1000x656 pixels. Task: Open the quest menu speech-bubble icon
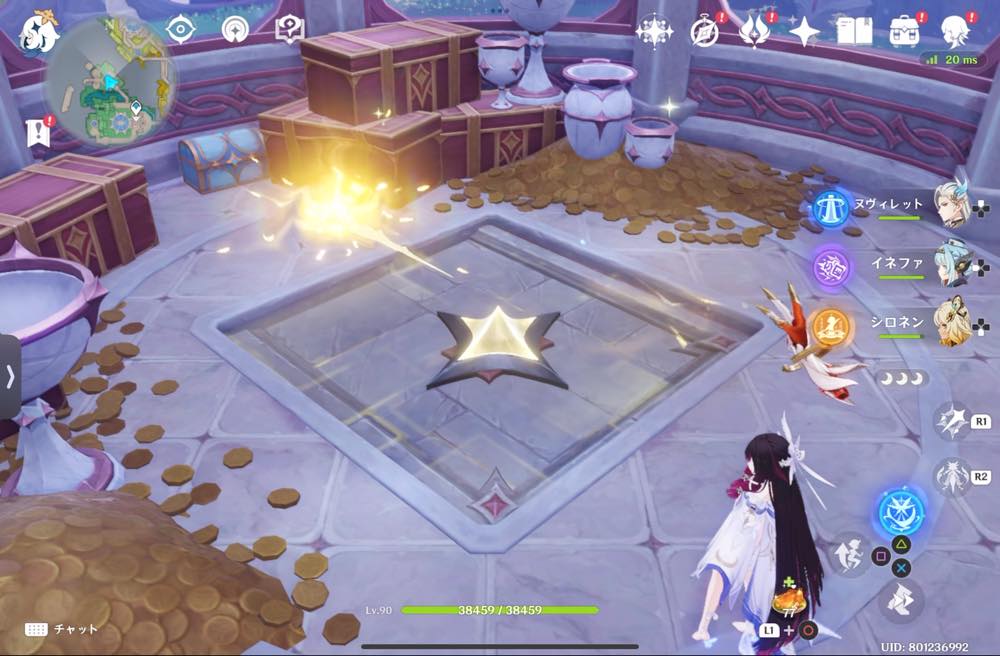[288, 28]
